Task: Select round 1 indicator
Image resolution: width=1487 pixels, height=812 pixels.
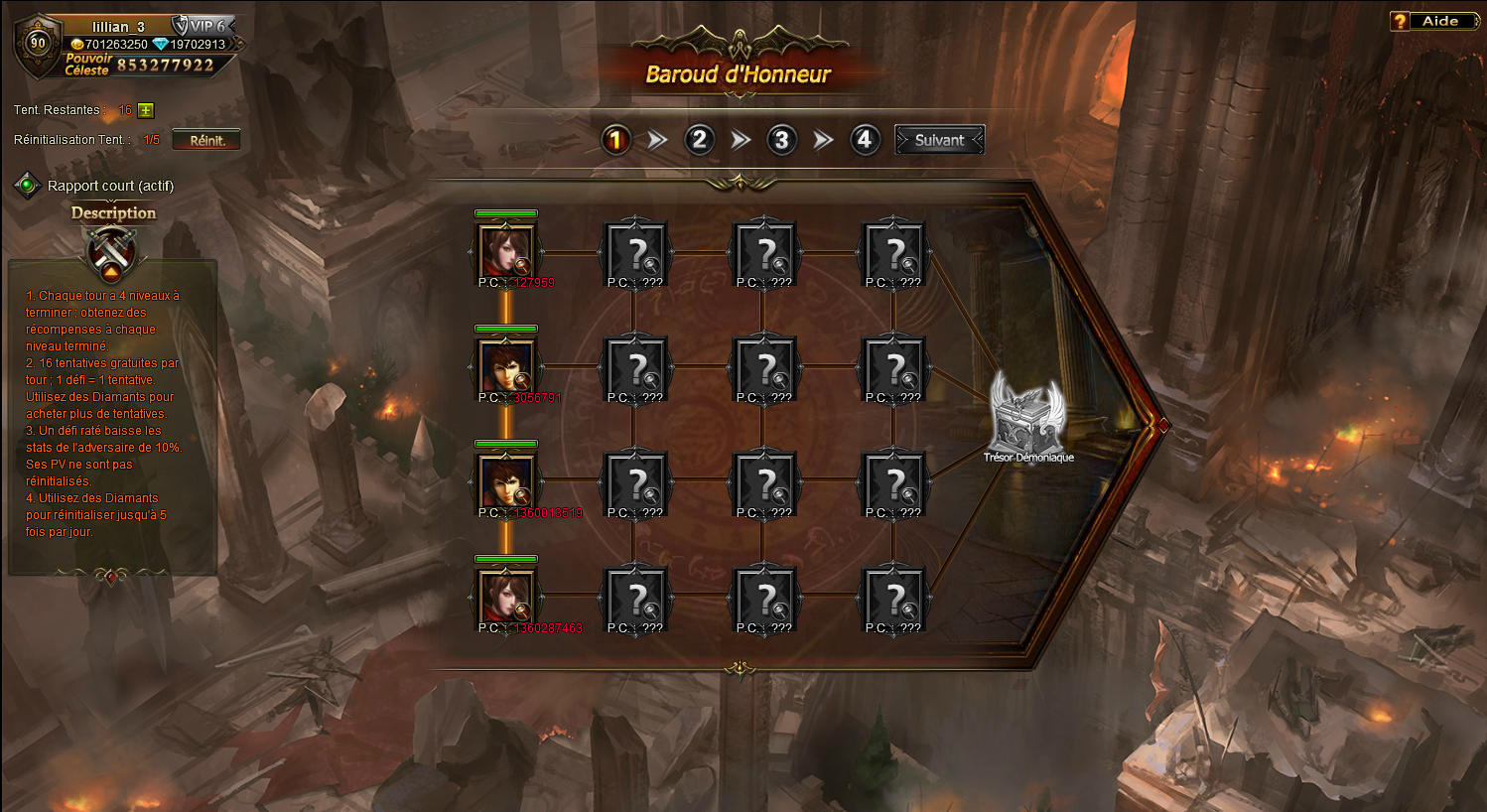Action: pos(615,140)
